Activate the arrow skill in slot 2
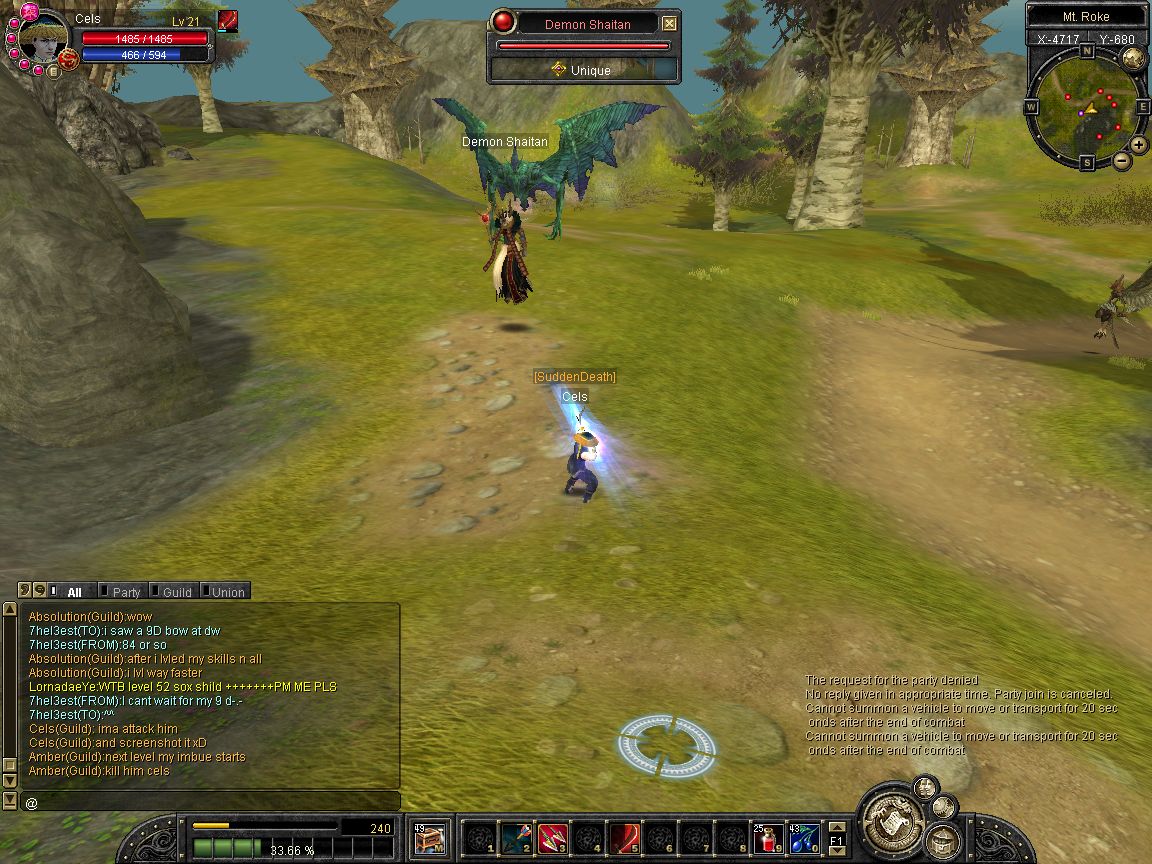 coord(516,838)
